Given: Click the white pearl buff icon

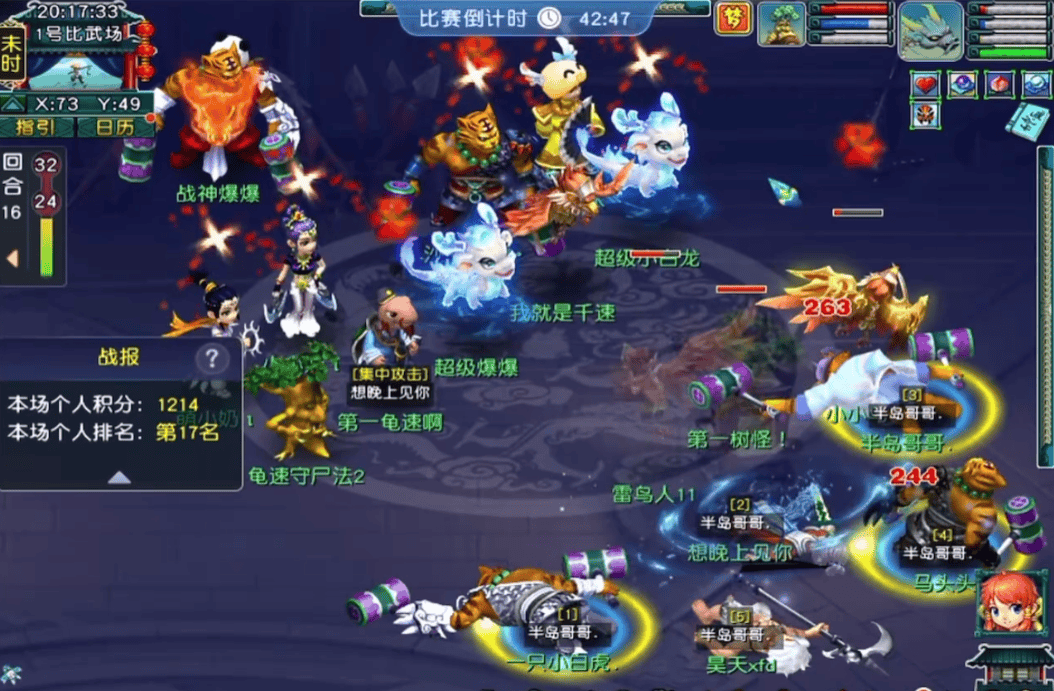Looking at the screenshot, I should (x=1035, y=85).
